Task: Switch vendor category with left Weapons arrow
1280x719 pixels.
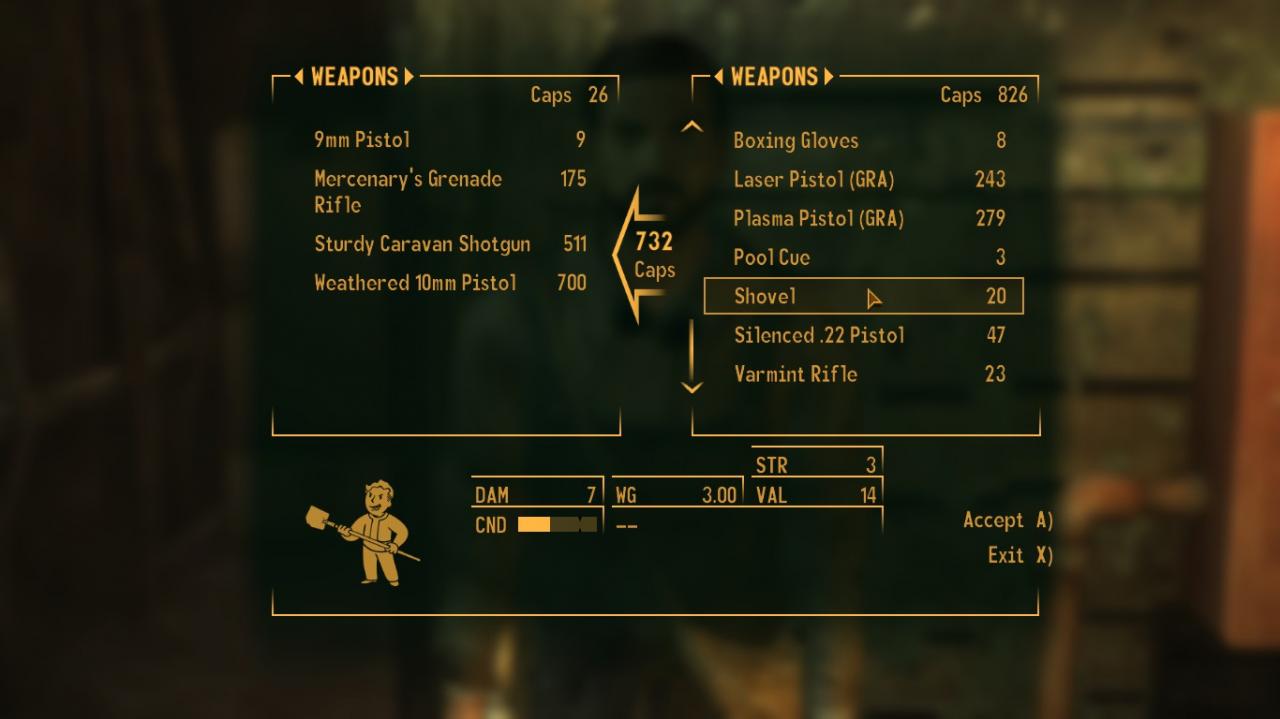Action: click(719, 77)
